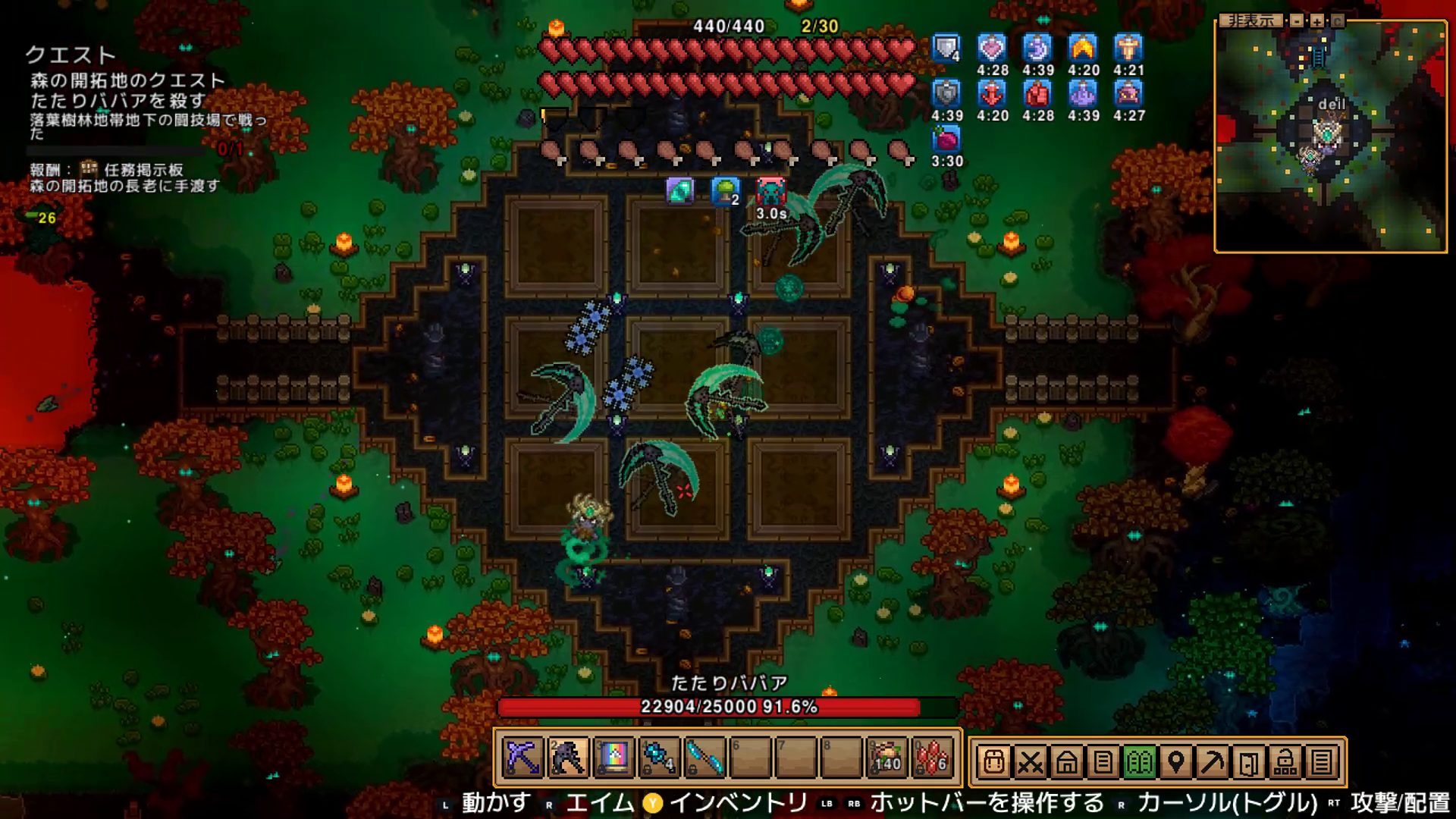Viewport: 1456px width, 819px height.
Task: Select the red crystals hotbar slot
Action: [933, 758]
